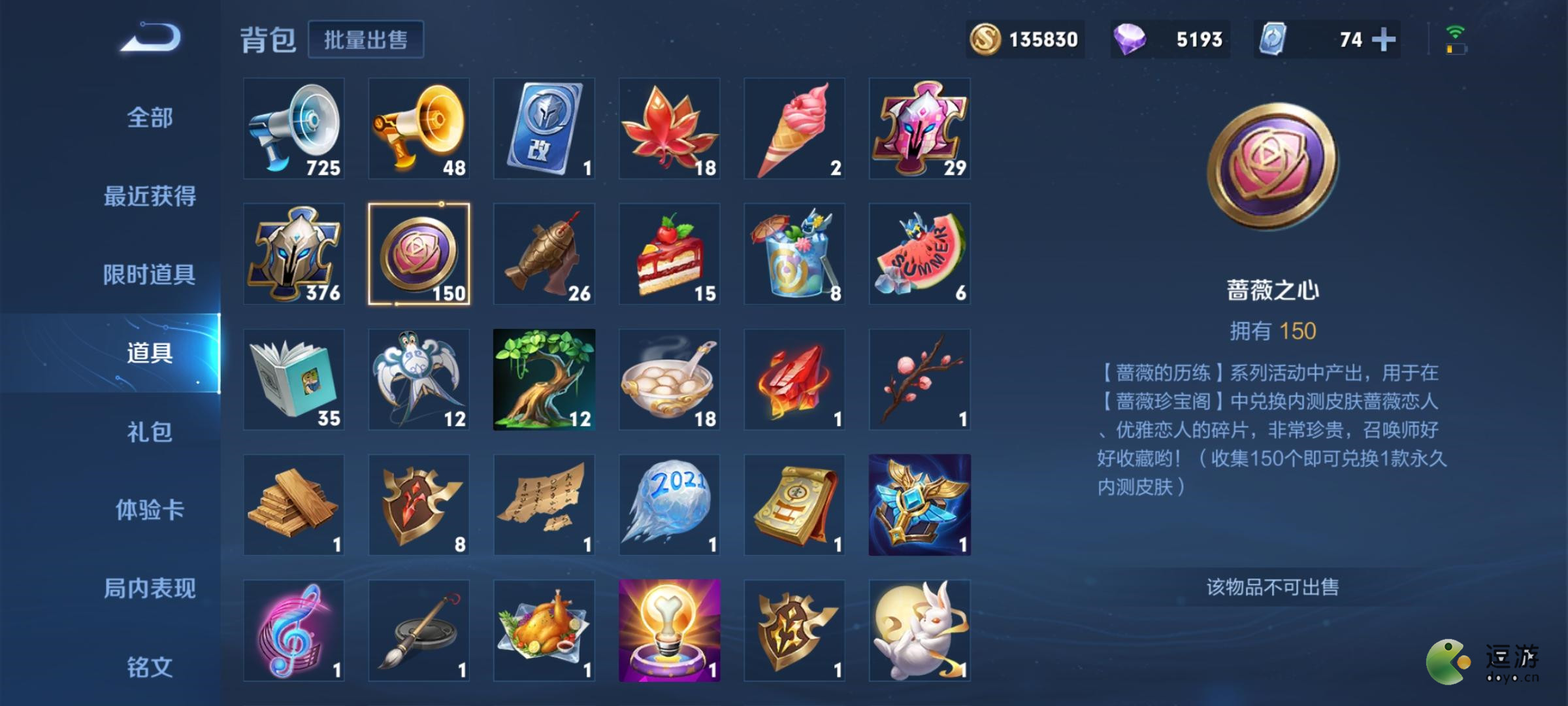Select the silver megaphone announcement item
Image resolution: width=1568 pixels, height=706 pixels.
click(x=293, y=129)
